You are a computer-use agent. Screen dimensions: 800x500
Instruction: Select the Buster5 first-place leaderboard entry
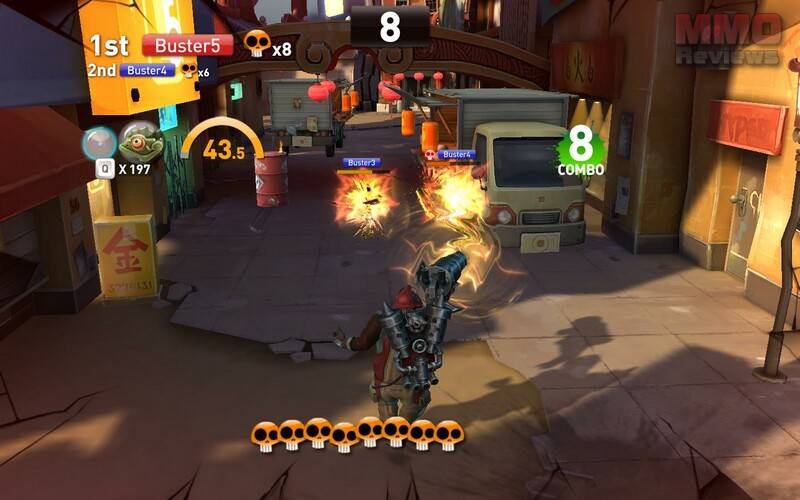coord(187,45)
